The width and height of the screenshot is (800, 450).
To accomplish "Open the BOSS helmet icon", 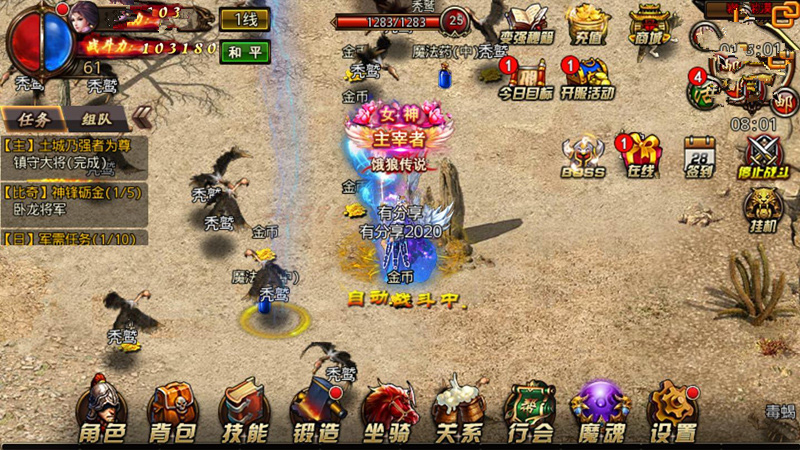I will point(584,156).
